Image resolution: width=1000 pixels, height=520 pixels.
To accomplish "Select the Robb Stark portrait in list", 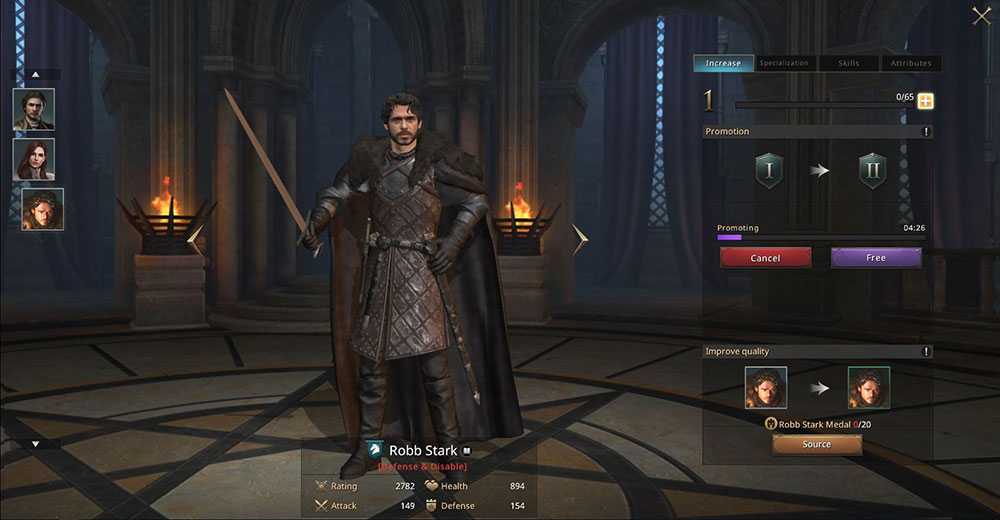I will coord(42,209).
